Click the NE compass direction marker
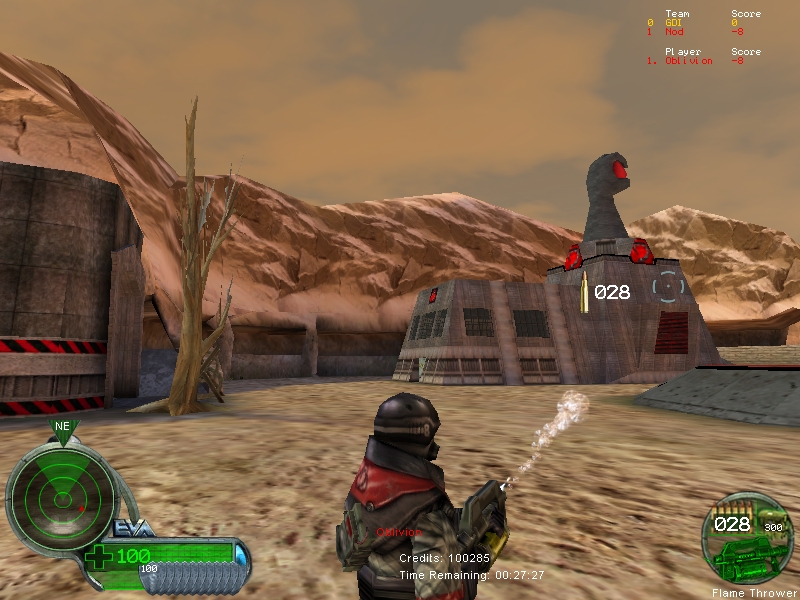Screen dimensions: 800x600 62,426
